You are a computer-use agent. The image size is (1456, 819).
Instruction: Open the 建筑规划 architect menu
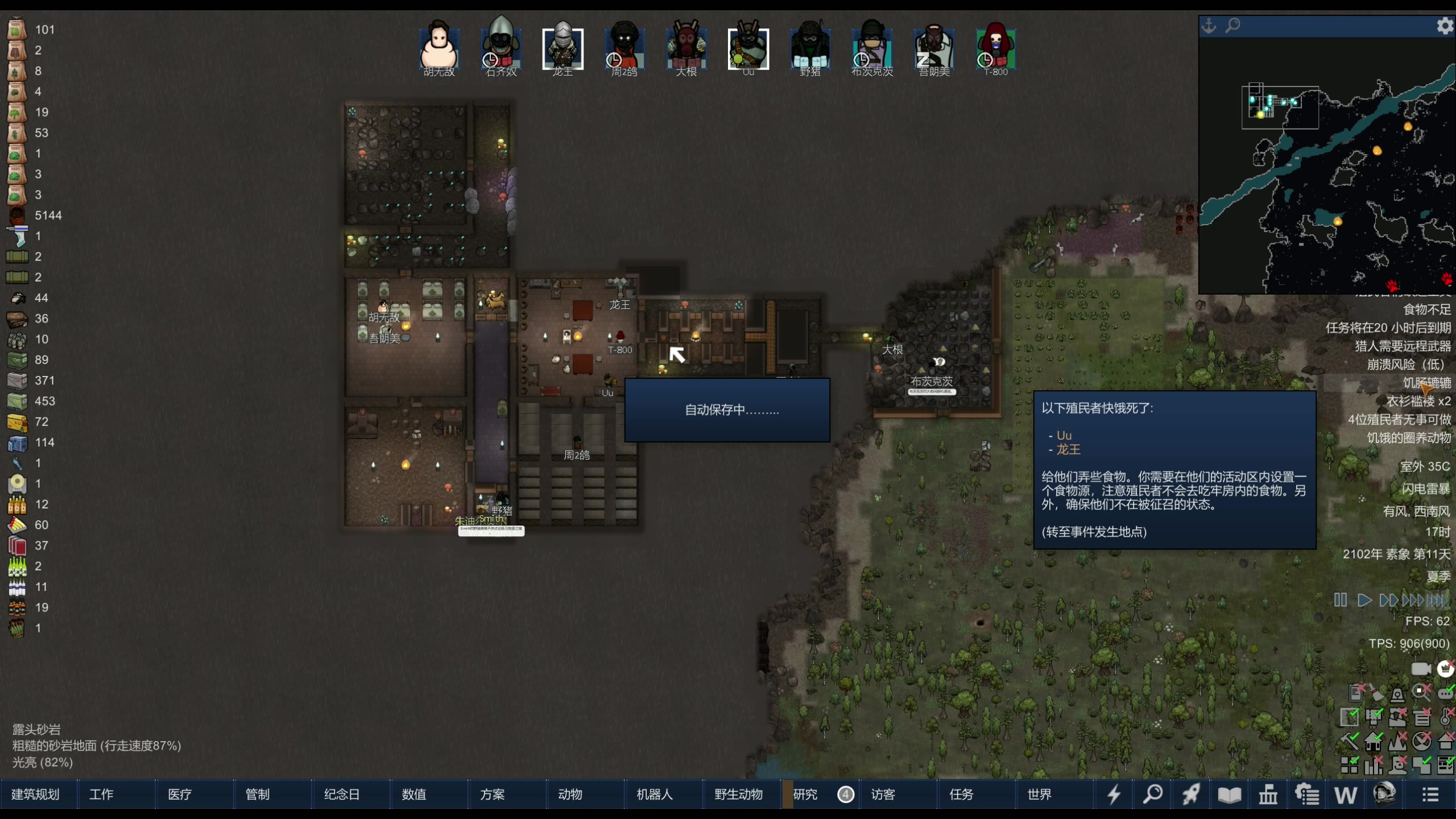pos(35,794)
